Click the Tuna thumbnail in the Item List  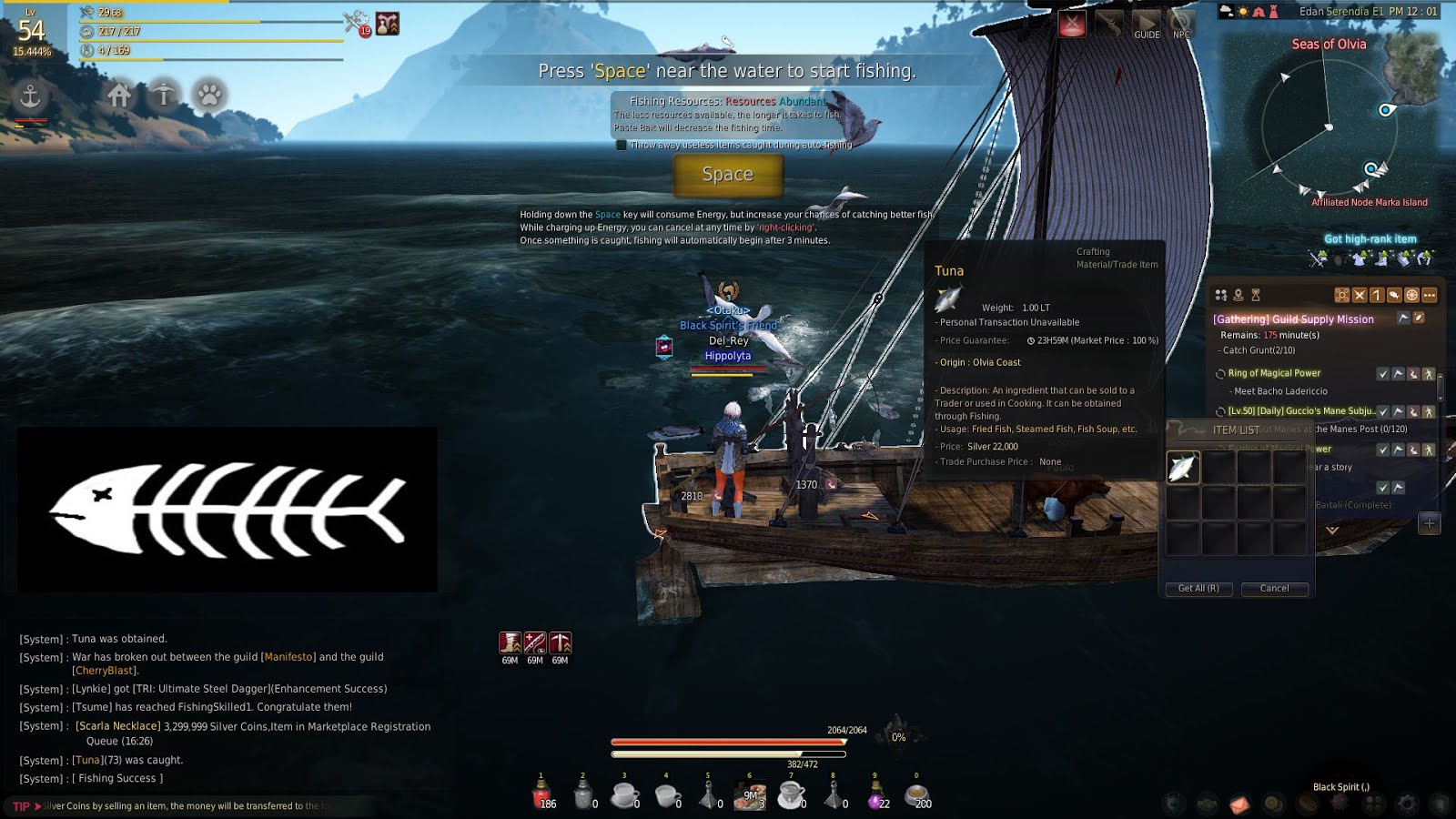pos(1183,467)
